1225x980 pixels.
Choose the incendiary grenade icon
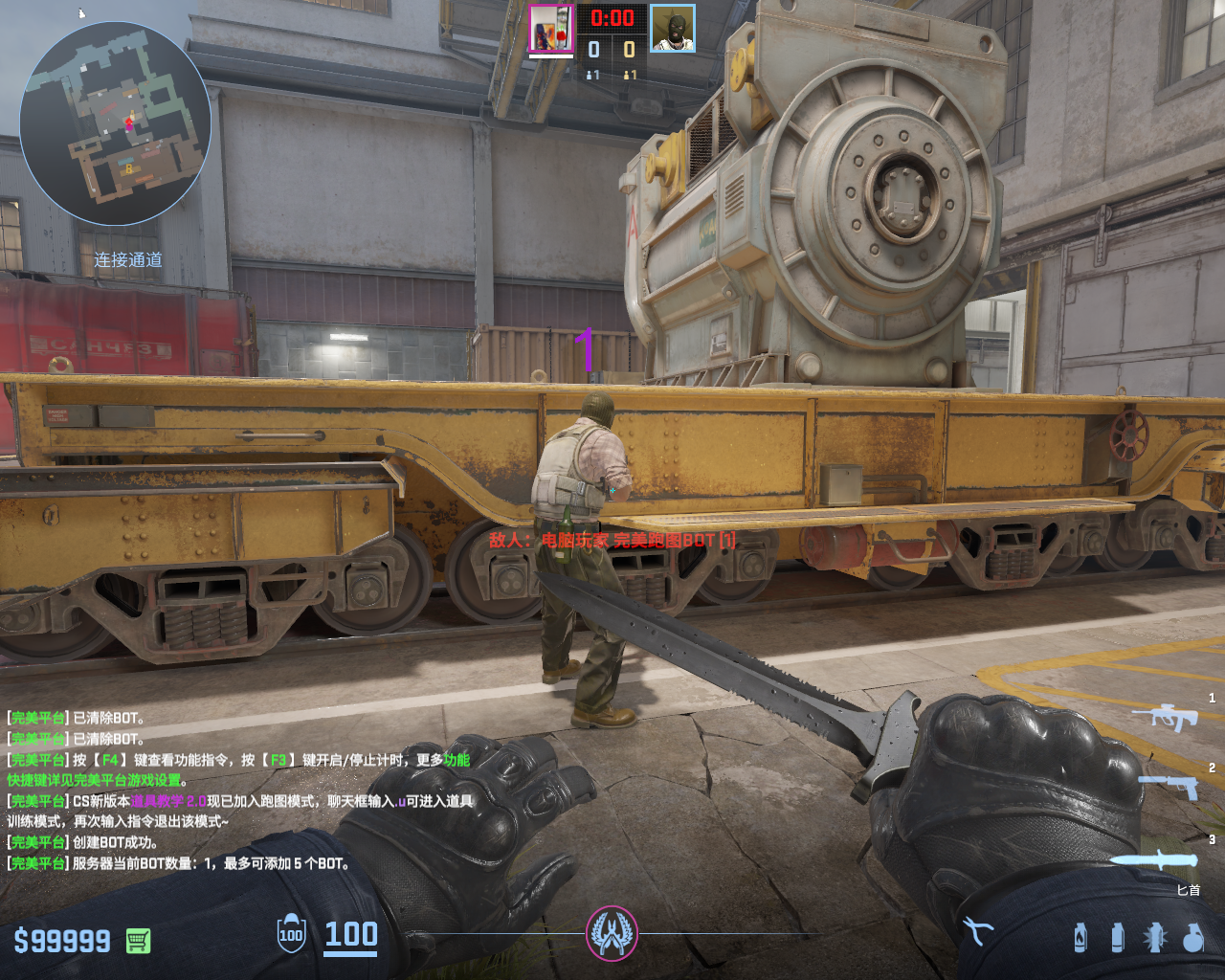(1080, 937)
